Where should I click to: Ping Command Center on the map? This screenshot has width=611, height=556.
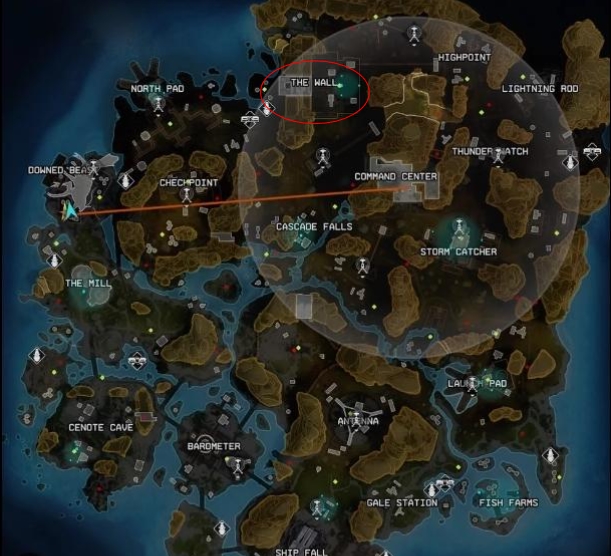point(396,177)
